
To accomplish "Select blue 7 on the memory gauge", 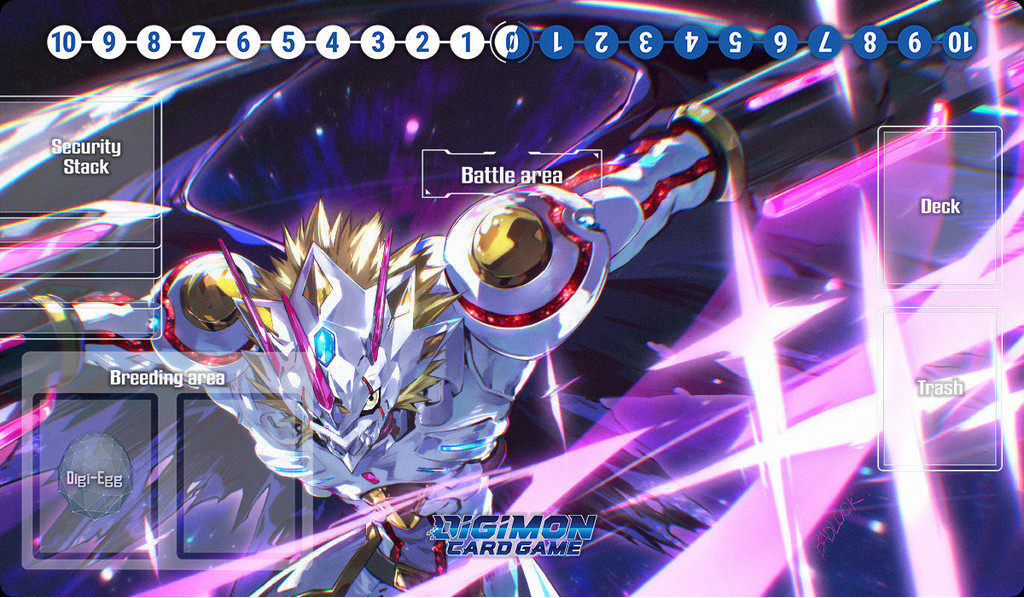I will click(x=825, y=43).
